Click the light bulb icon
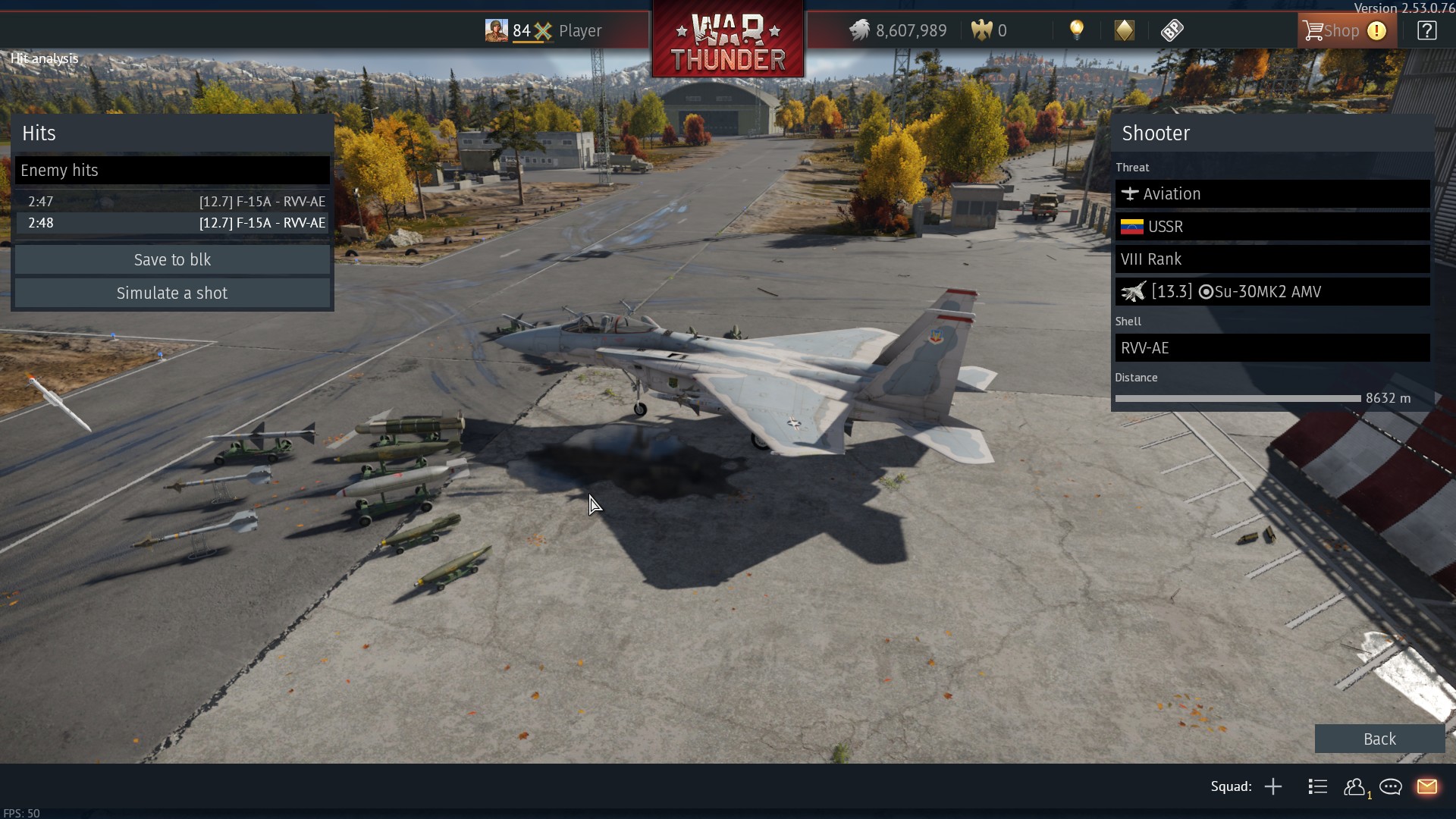Screen dimensions: 1456x819 pyautogui.click(x=1076, y=30)
